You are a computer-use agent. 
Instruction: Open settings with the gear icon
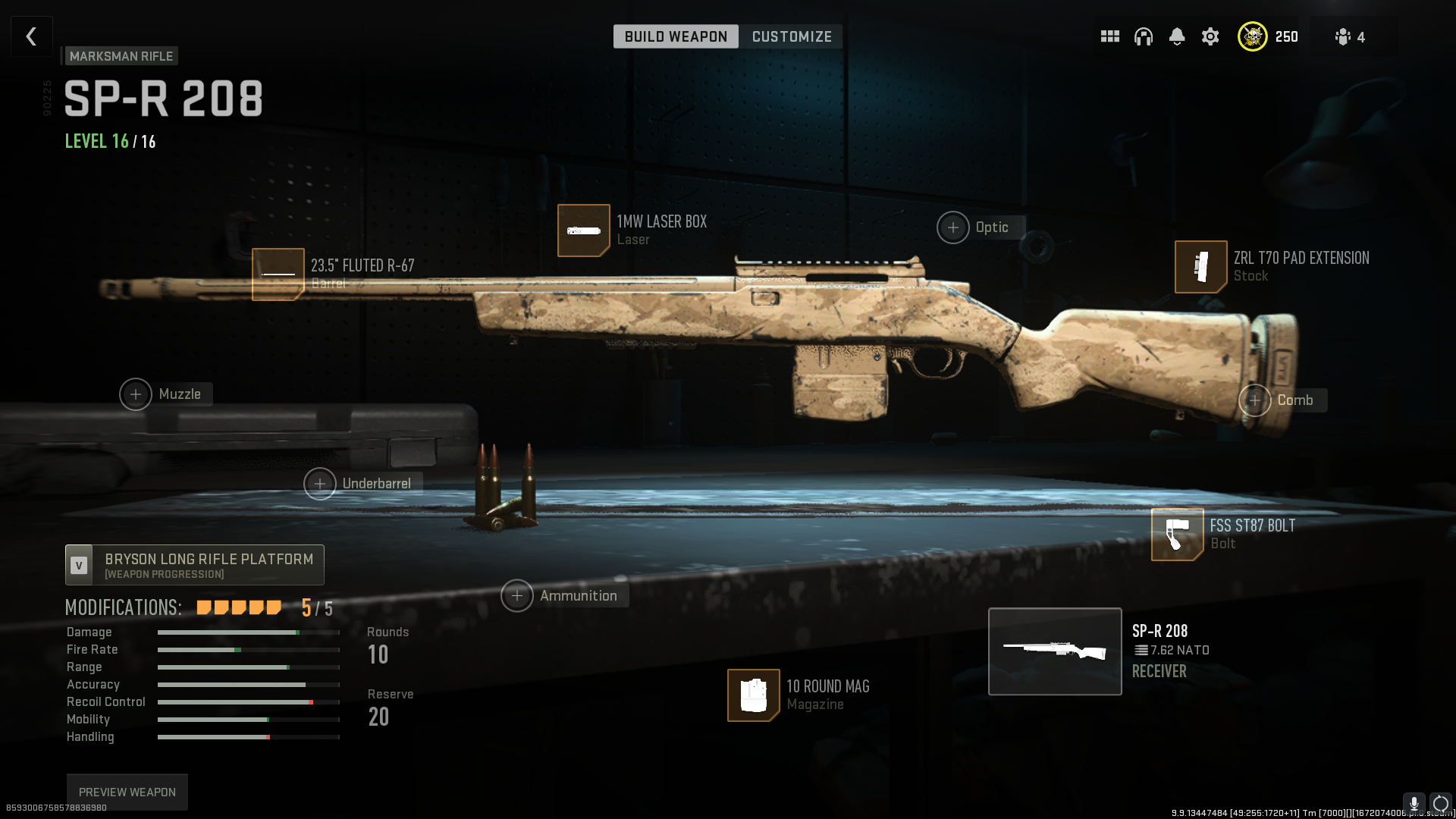[1210, 36]
